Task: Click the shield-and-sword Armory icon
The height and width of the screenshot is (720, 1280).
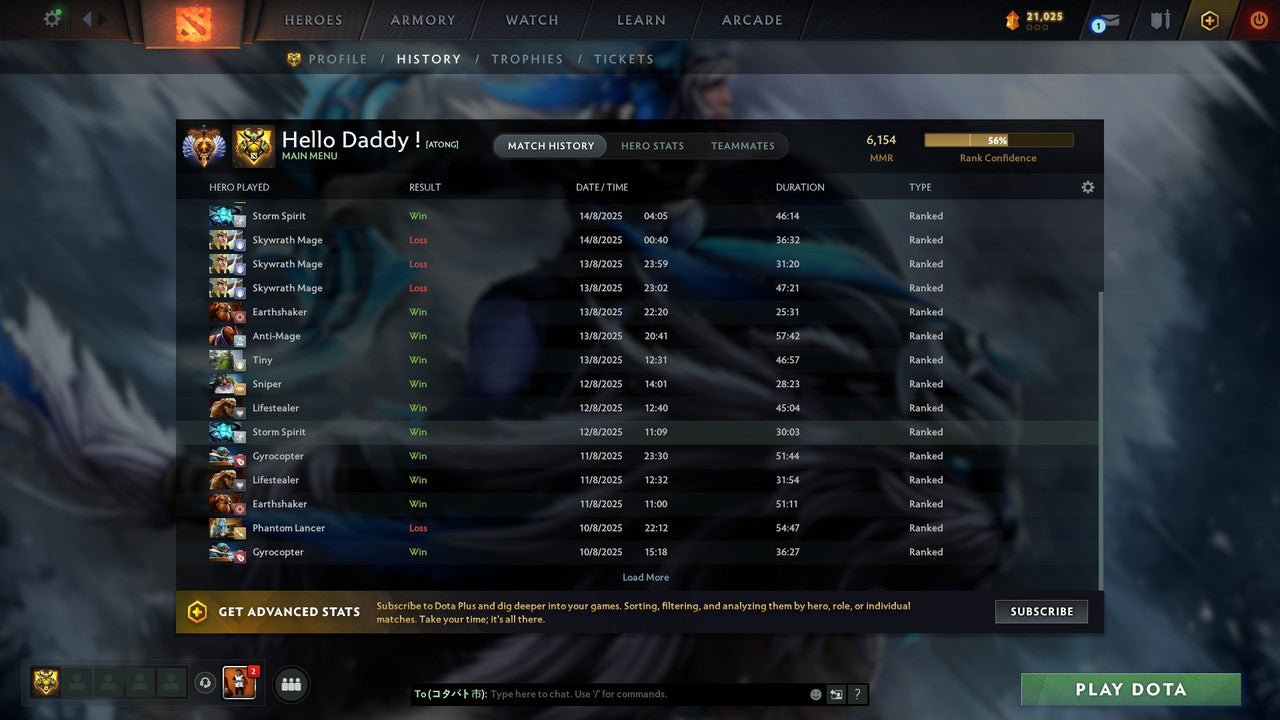Action: (x=1159, y=19)
